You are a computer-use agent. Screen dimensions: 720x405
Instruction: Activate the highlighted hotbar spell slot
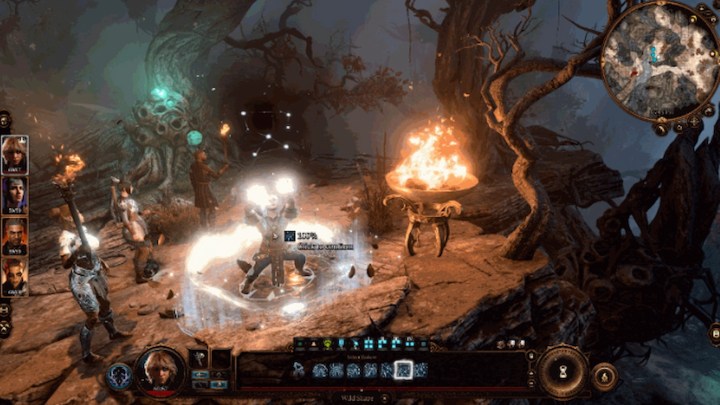tap(404, 370)
